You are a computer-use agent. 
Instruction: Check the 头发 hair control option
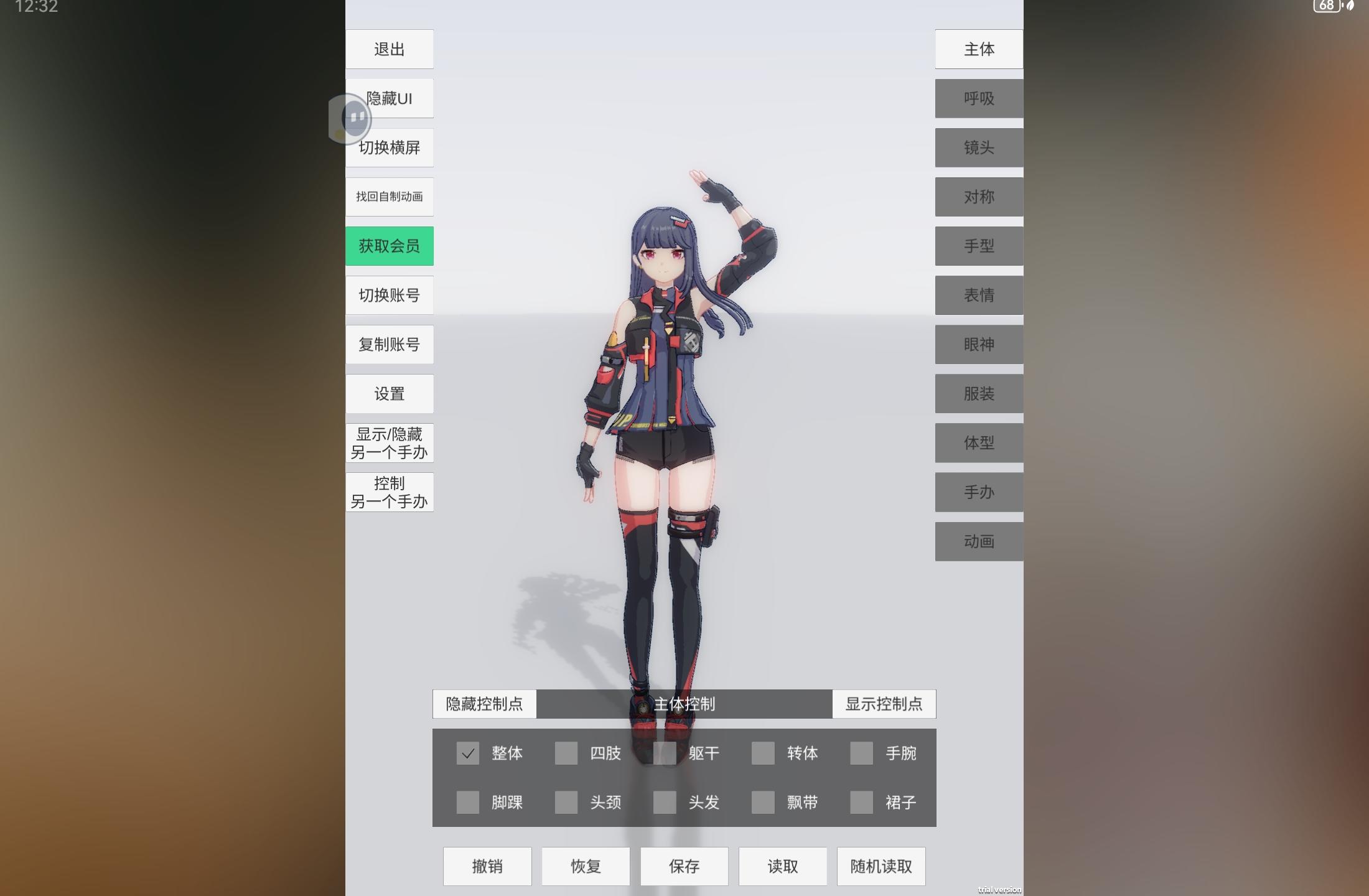tap(665, 803)
